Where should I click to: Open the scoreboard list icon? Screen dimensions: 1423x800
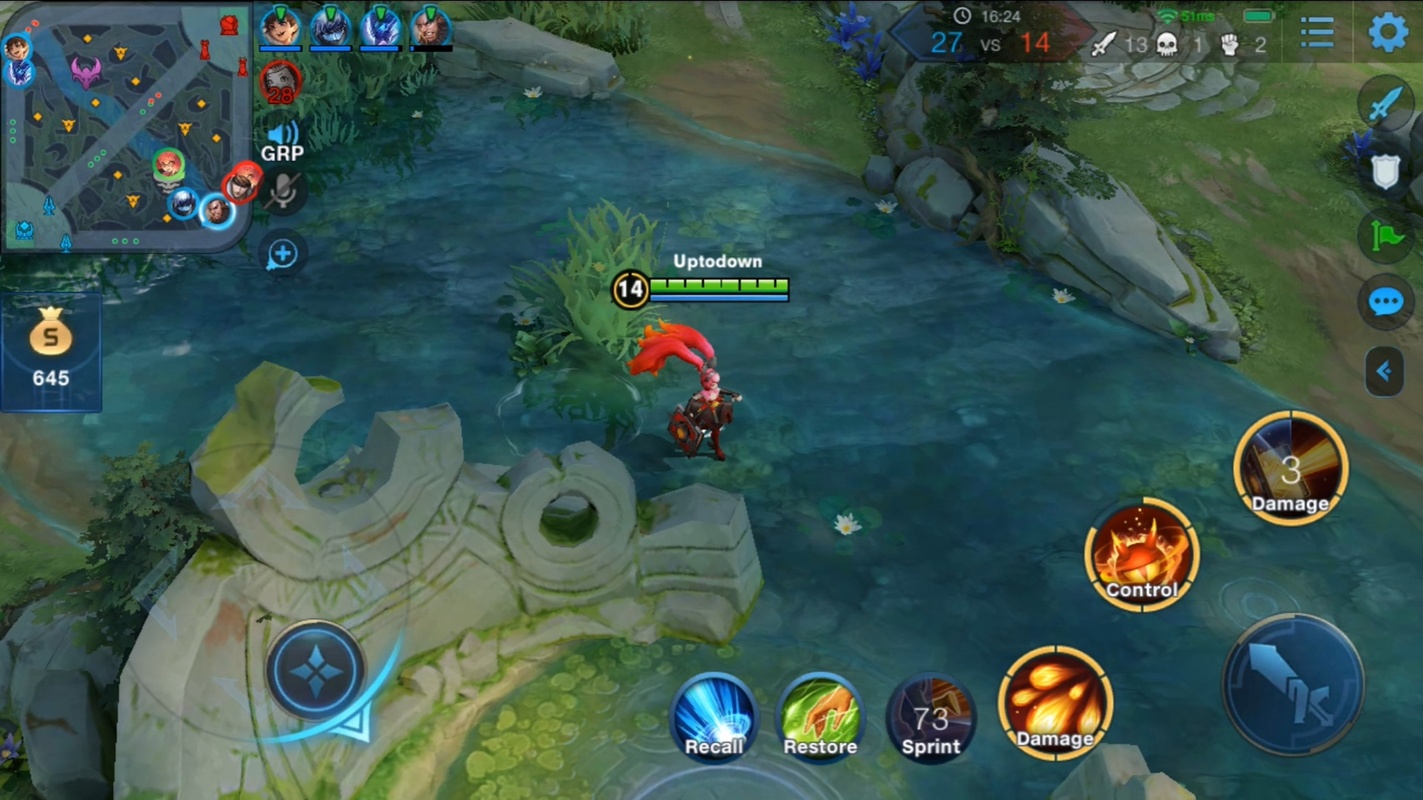click(x=1317, y=33)
